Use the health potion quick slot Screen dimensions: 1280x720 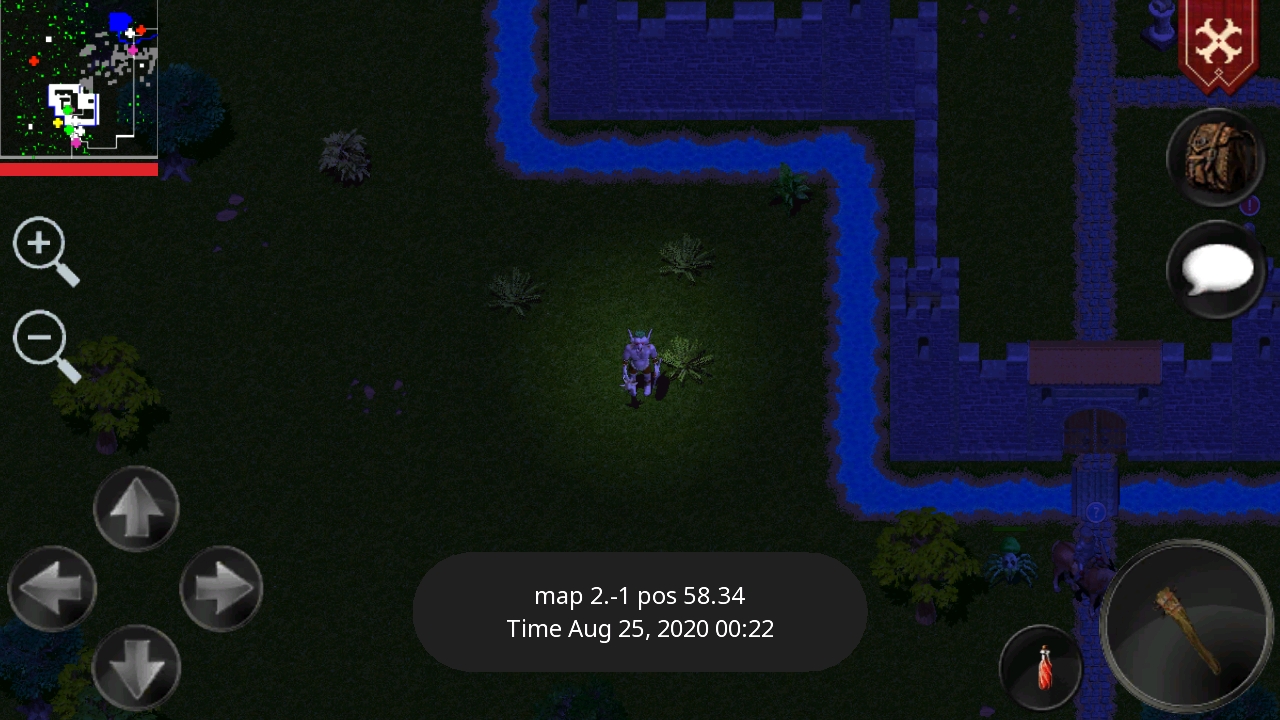click(x=1040, y=667)
